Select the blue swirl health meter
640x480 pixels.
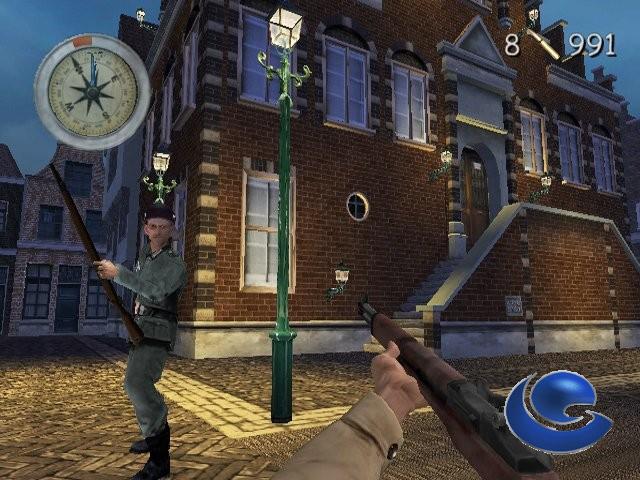[555, 411]
